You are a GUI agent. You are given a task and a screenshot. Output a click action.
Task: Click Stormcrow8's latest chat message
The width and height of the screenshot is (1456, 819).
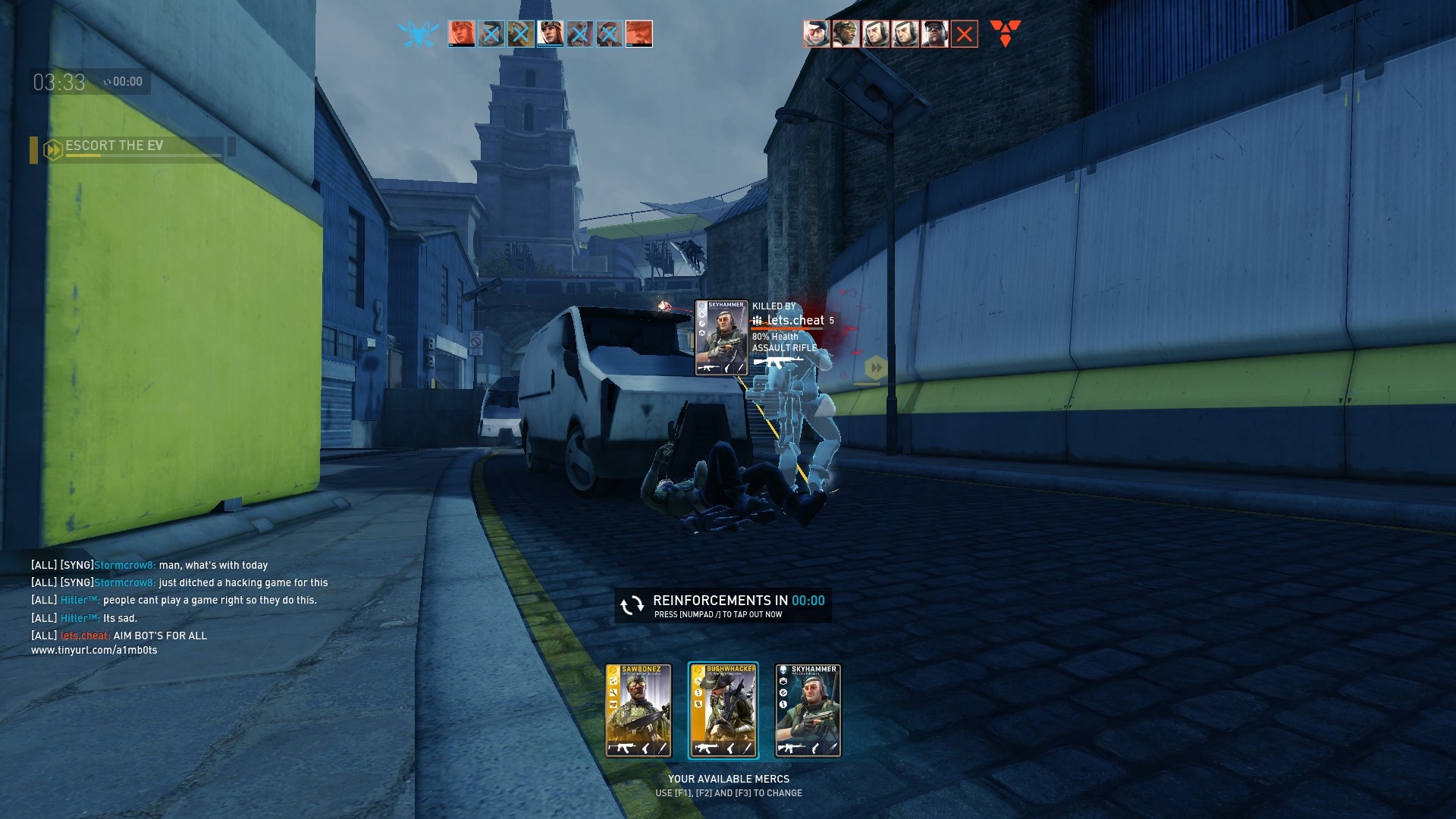(243, 583)
